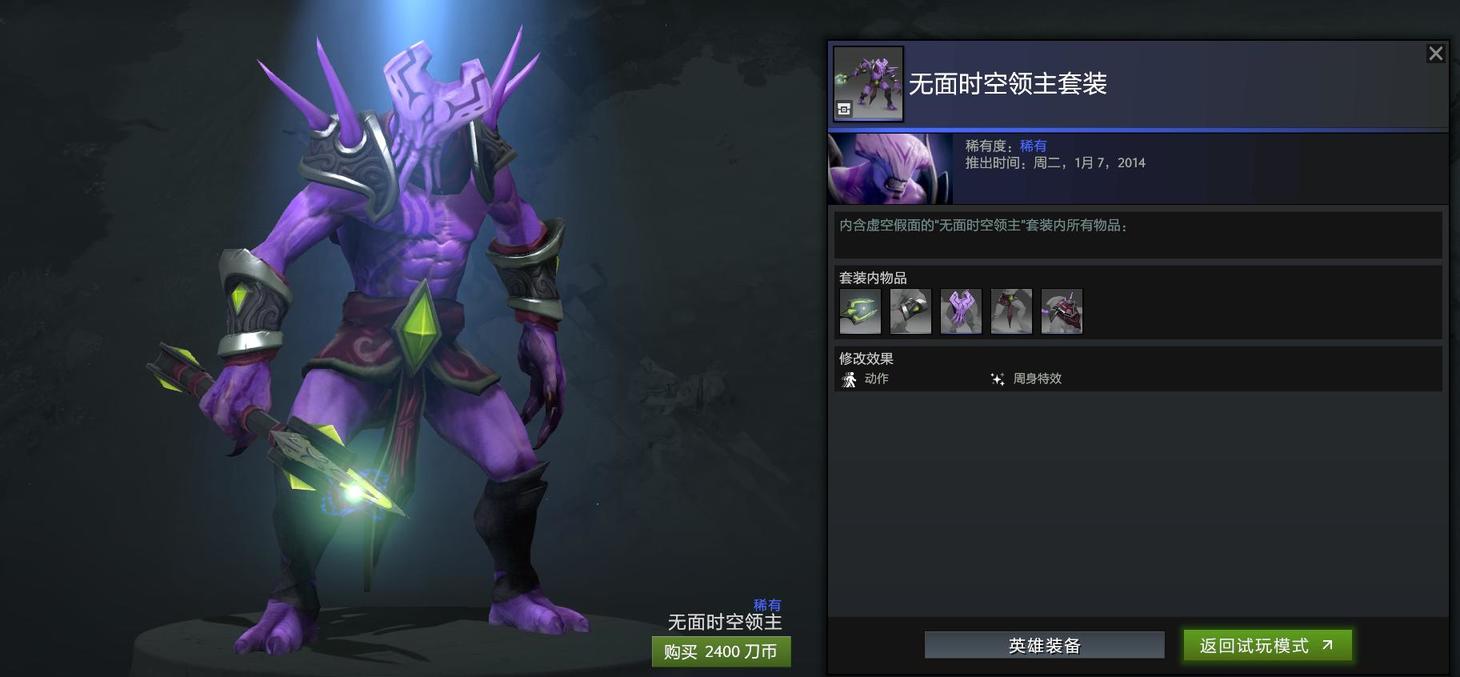The height and width of the screenshot is (677, 1460).
Task: Click the 周身特效 ambient effect entry
Action: pyautogui.click(x=1027, y=379)
